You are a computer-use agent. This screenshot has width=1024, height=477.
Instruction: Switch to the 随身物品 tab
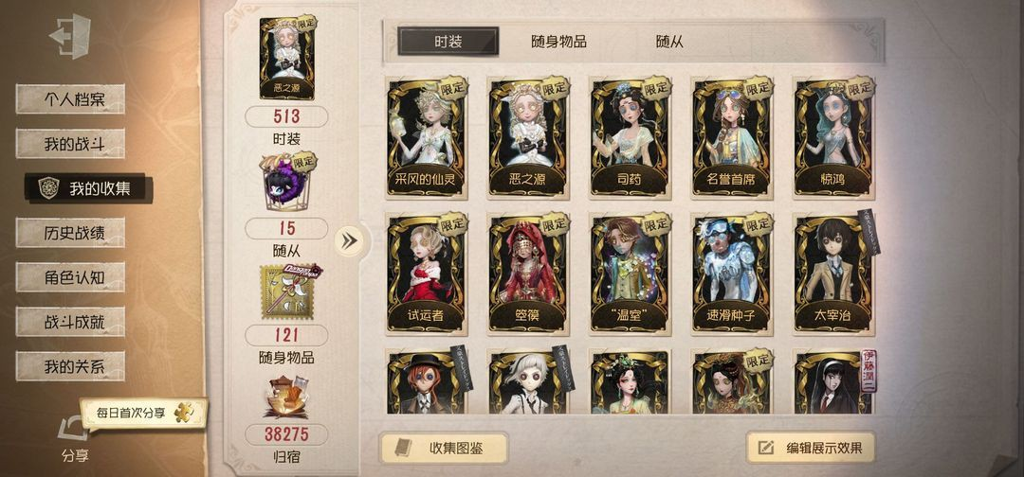tap(558, 41)
